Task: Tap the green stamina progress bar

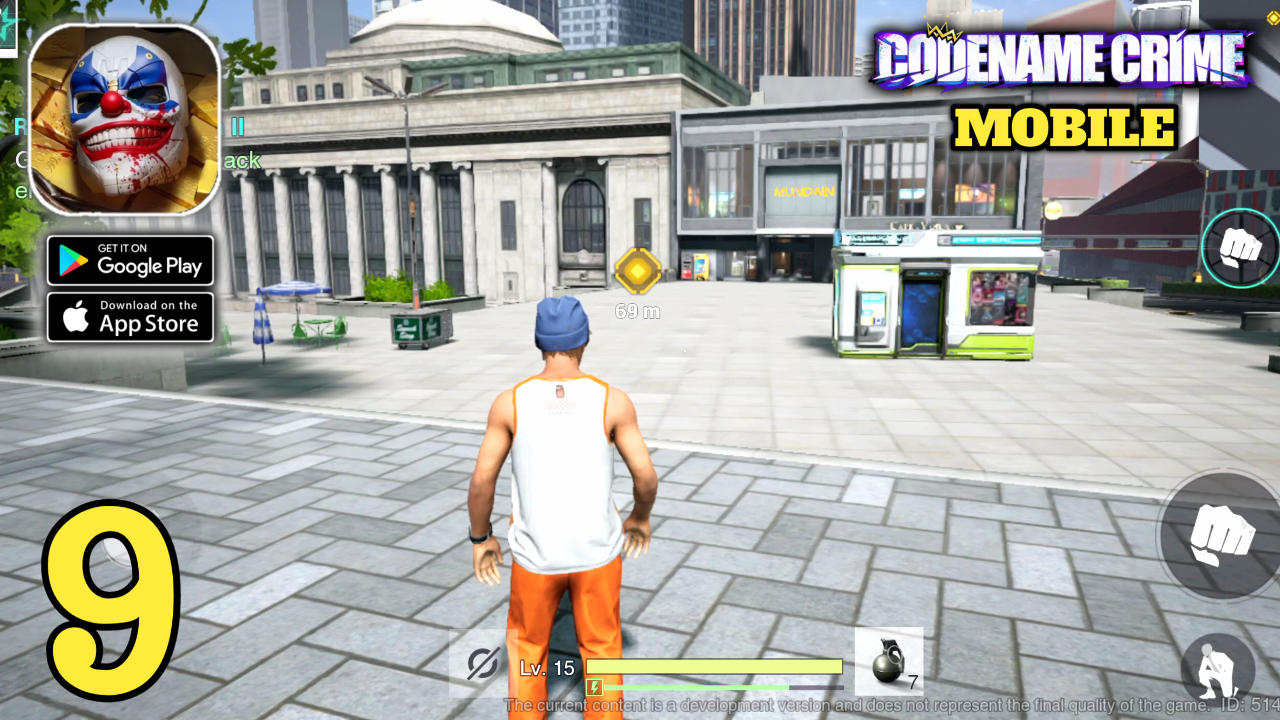Action: click(x=720, y=687)
